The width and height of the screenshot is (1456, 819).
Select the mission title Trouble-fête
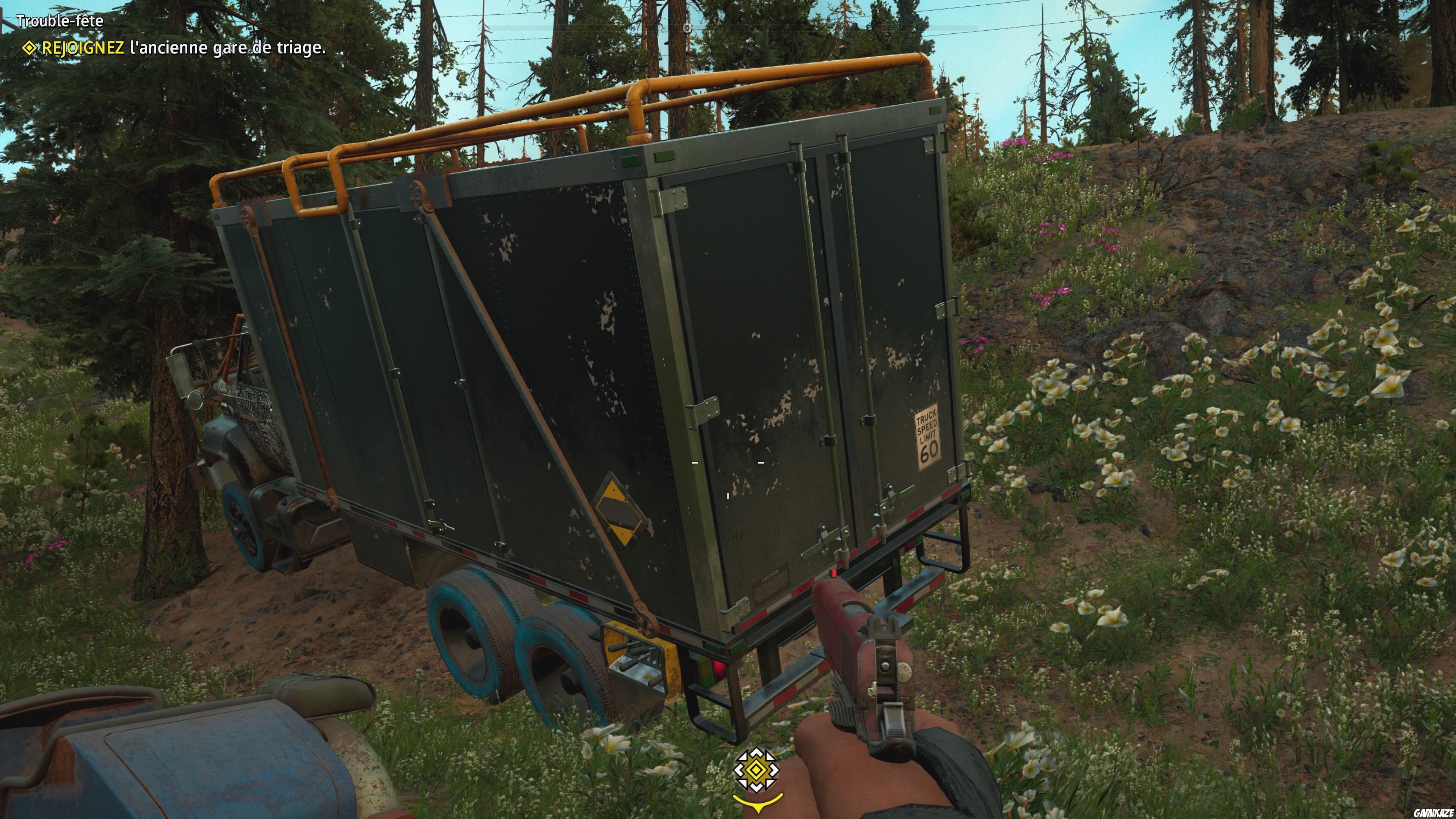pos(60,21)
